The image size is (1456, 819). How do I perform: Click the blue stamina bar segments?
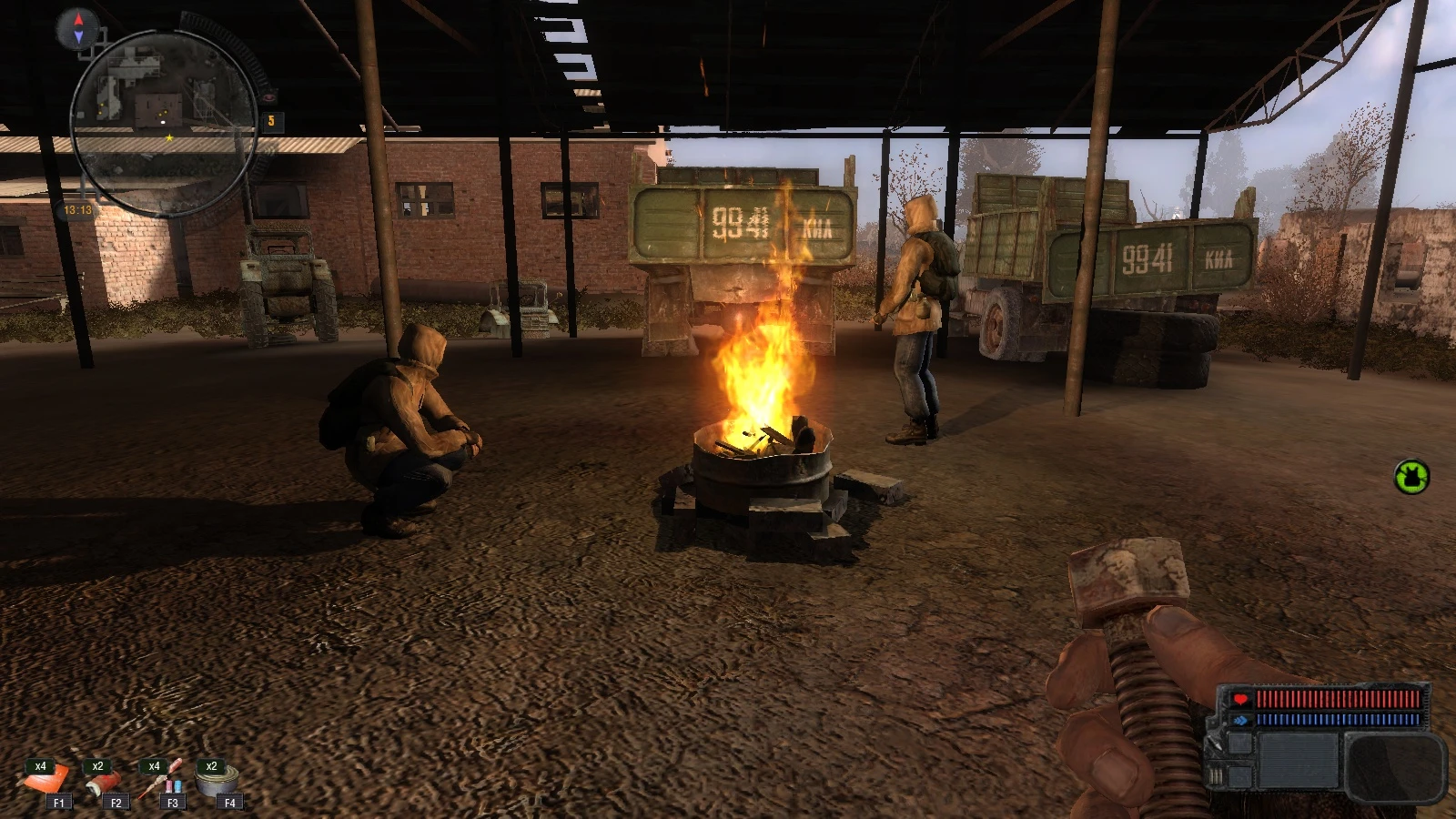coord(1338,720)
